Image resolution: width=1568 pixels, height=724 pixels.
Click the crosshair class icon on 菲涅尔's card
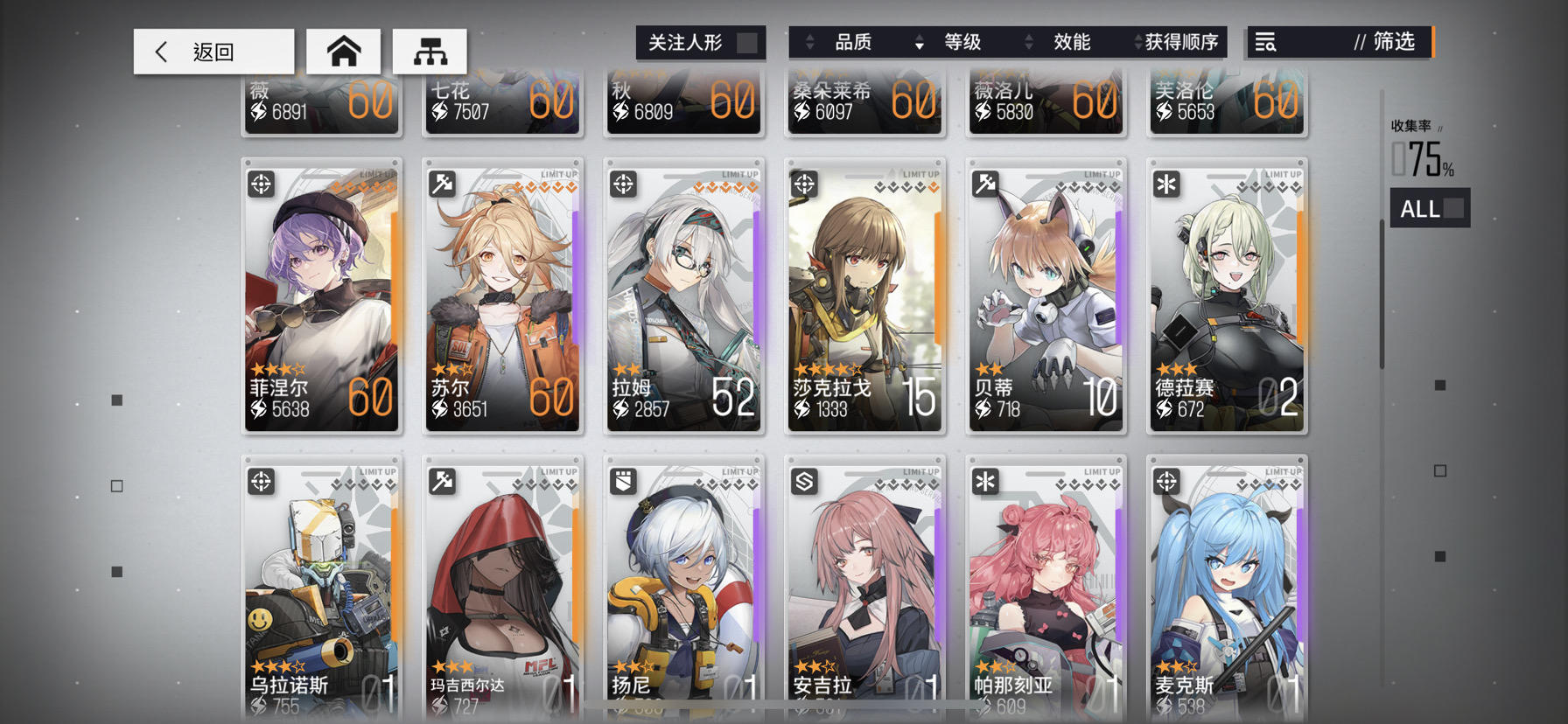(260, 184)
